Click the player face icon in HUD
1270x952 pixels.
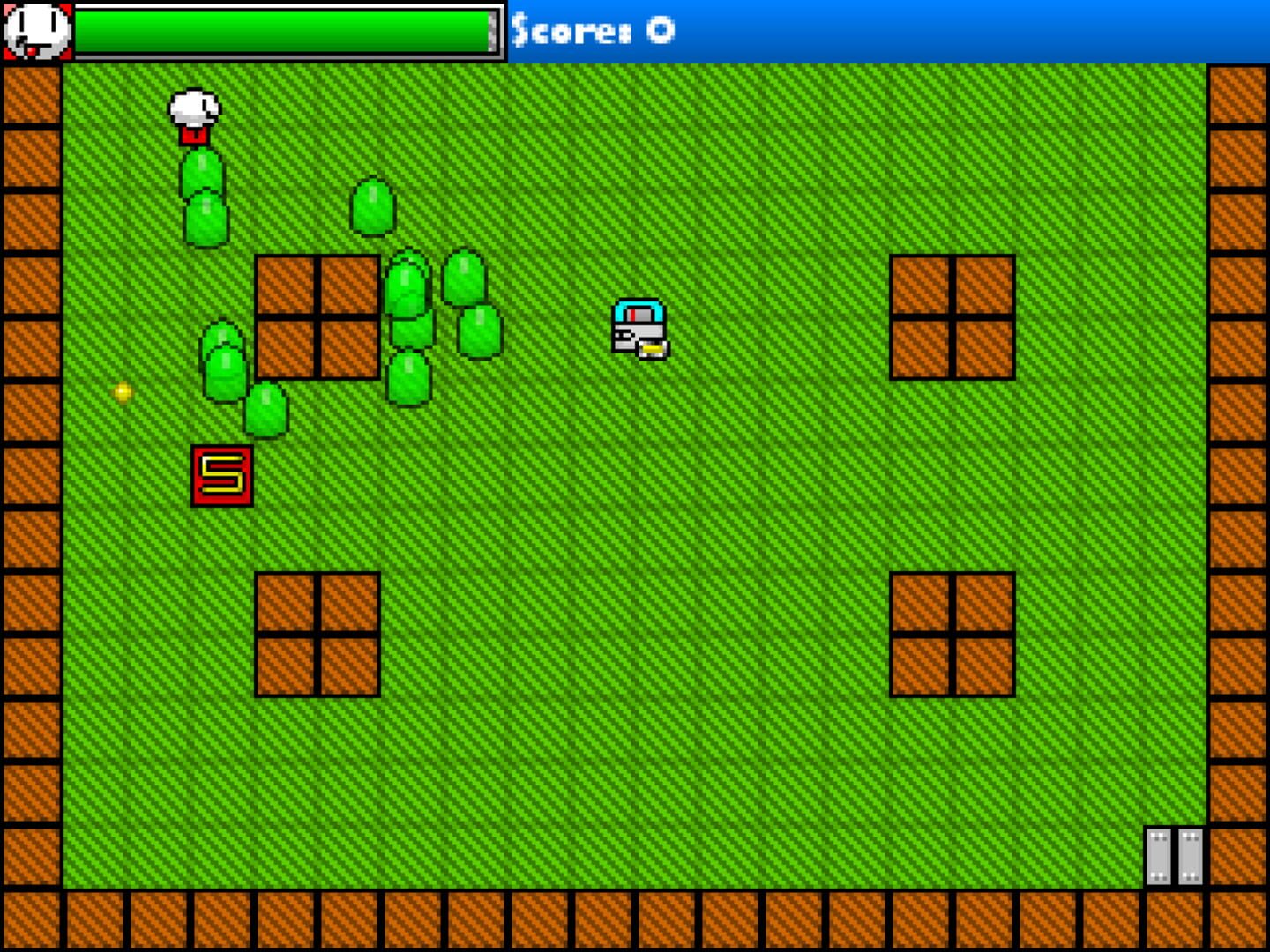[36, 31]
